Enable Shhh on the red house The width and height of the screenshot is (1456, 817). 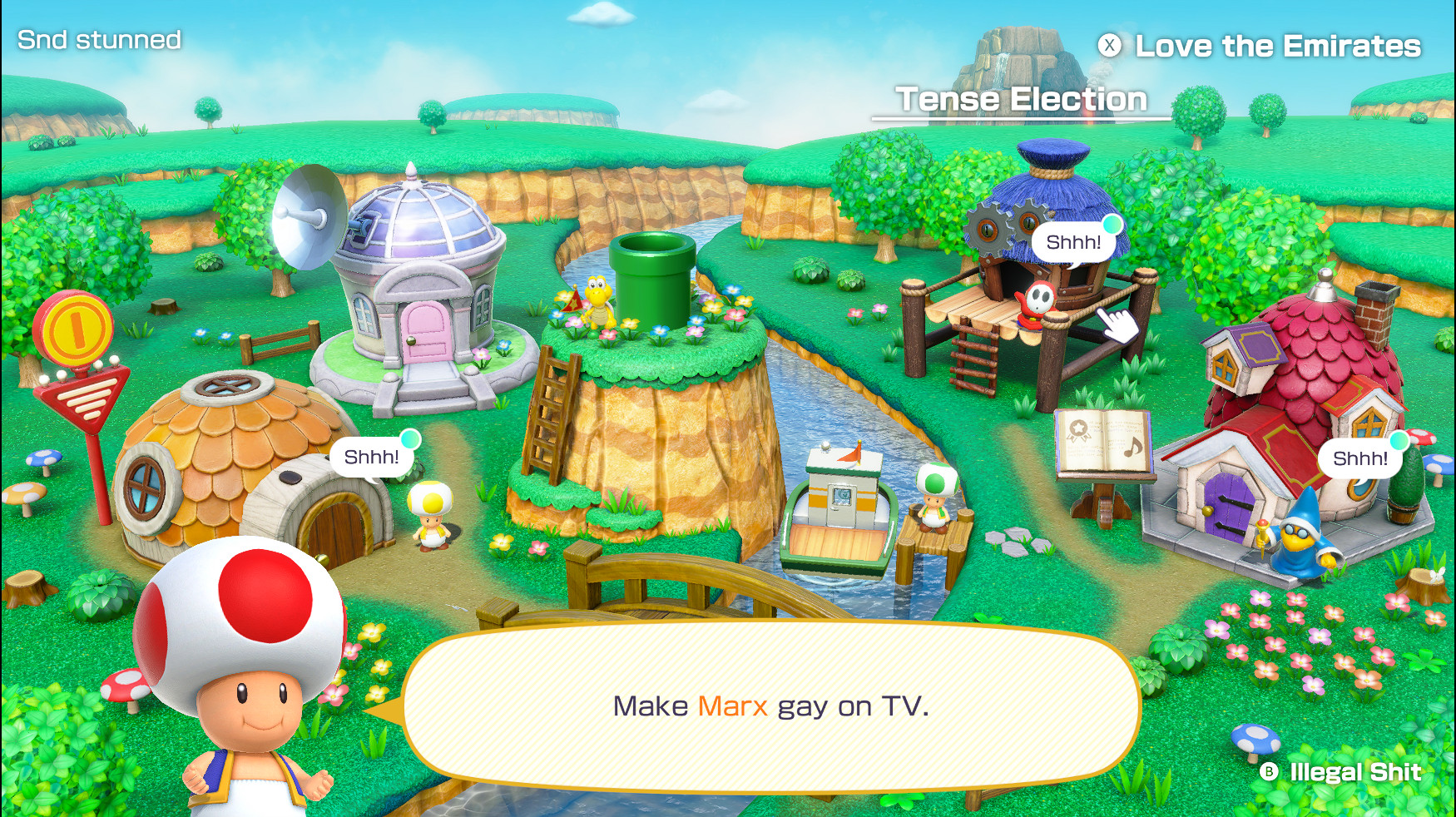click(x=1359, y=456)
